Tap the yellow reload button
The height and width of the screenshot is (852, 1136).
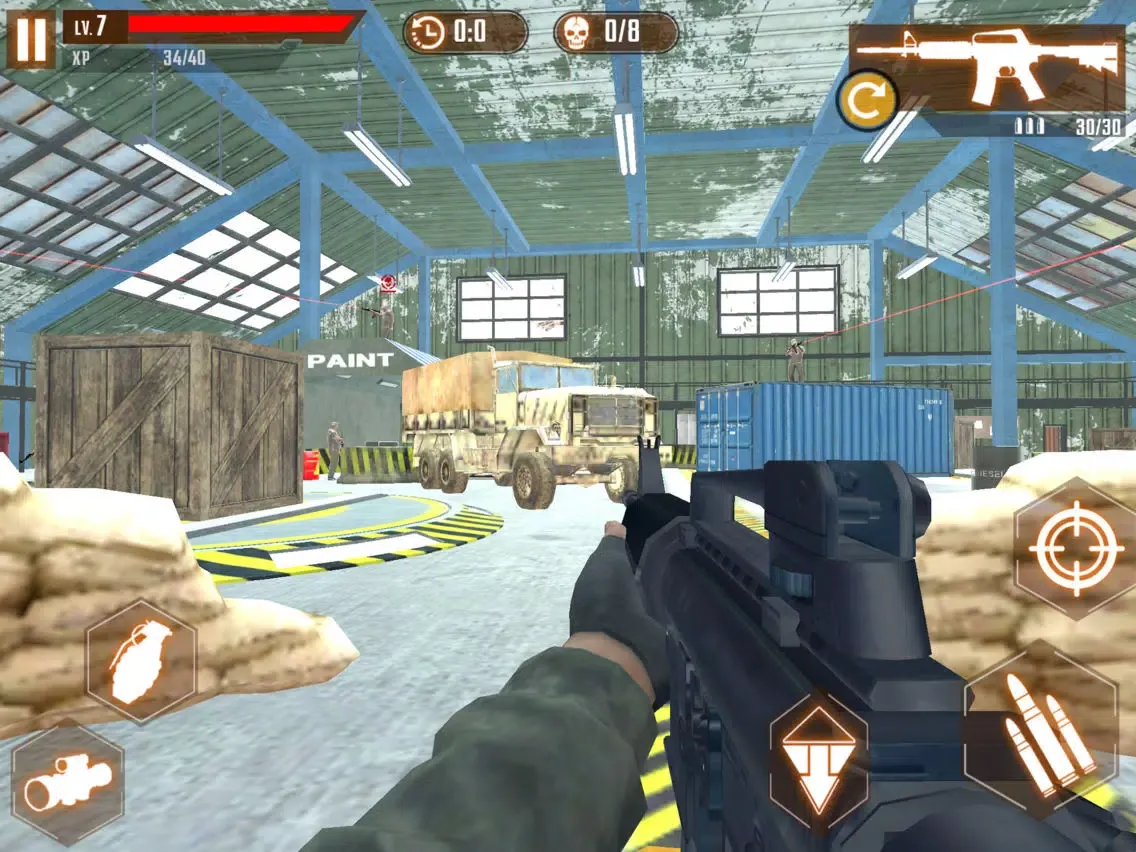click(x=868, y=100)
